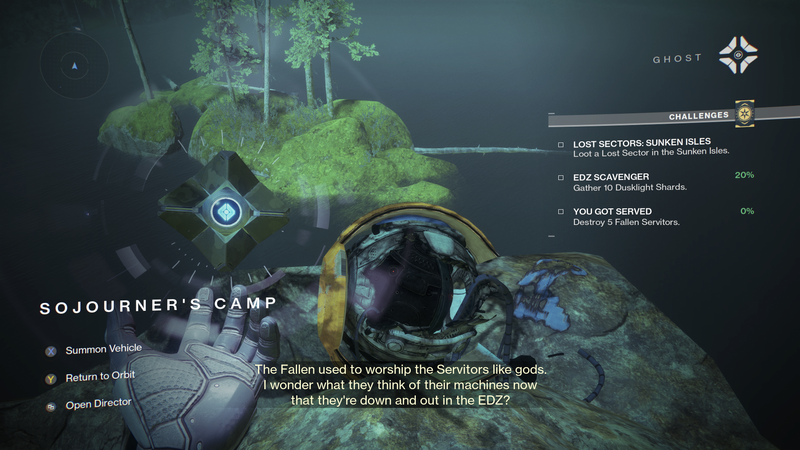Viewport: 800px width, 450px height.
Task: Select the You Got Served challenge
Action: click(616, 215)
